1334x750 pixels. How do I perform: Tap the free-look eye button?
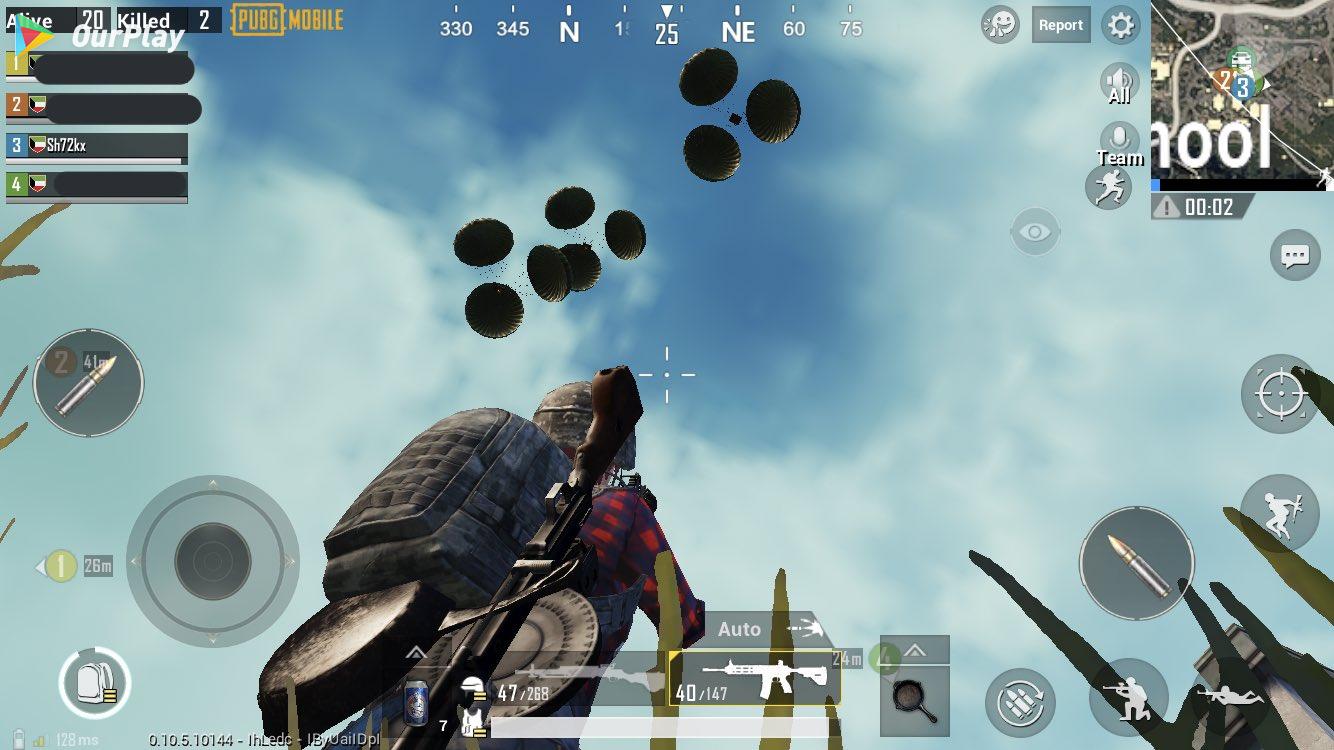(1035, 233)
